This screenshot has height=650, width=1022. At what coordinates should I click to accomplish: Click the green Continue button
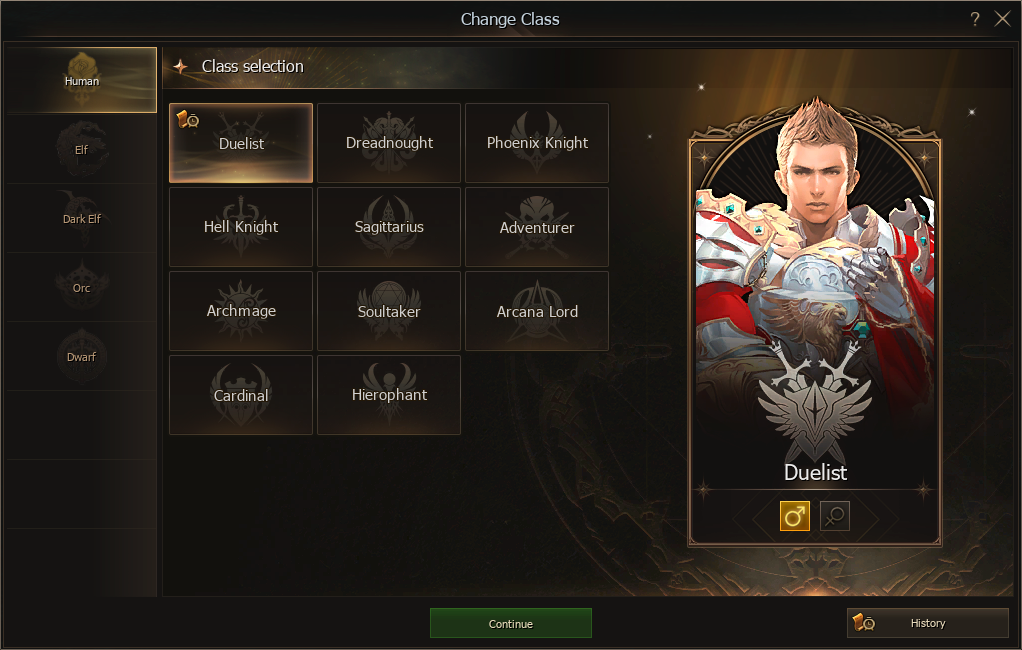pyautogui.click(x=510, y=623)
